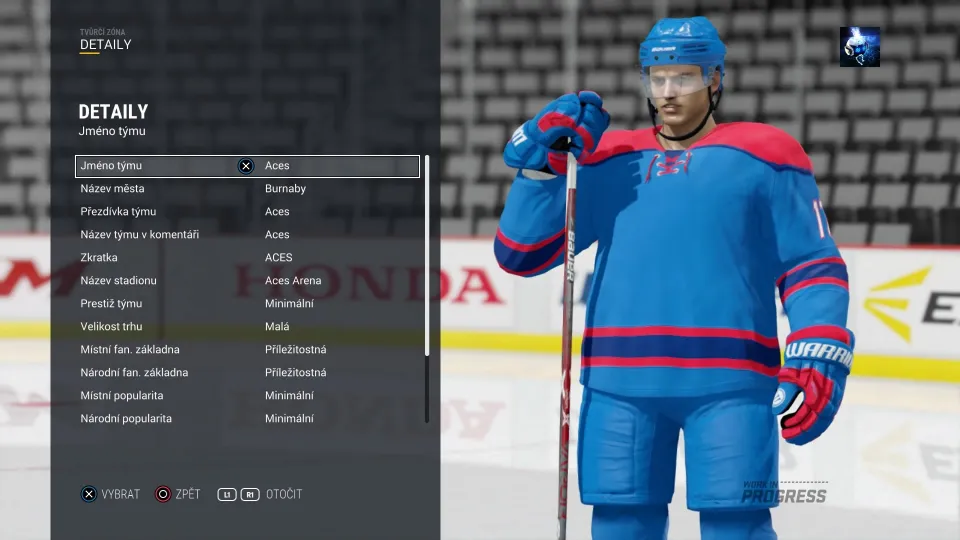960x540 pixels.
Task: Select Název týmu v komentáři
Action: (x=247, y=235)
